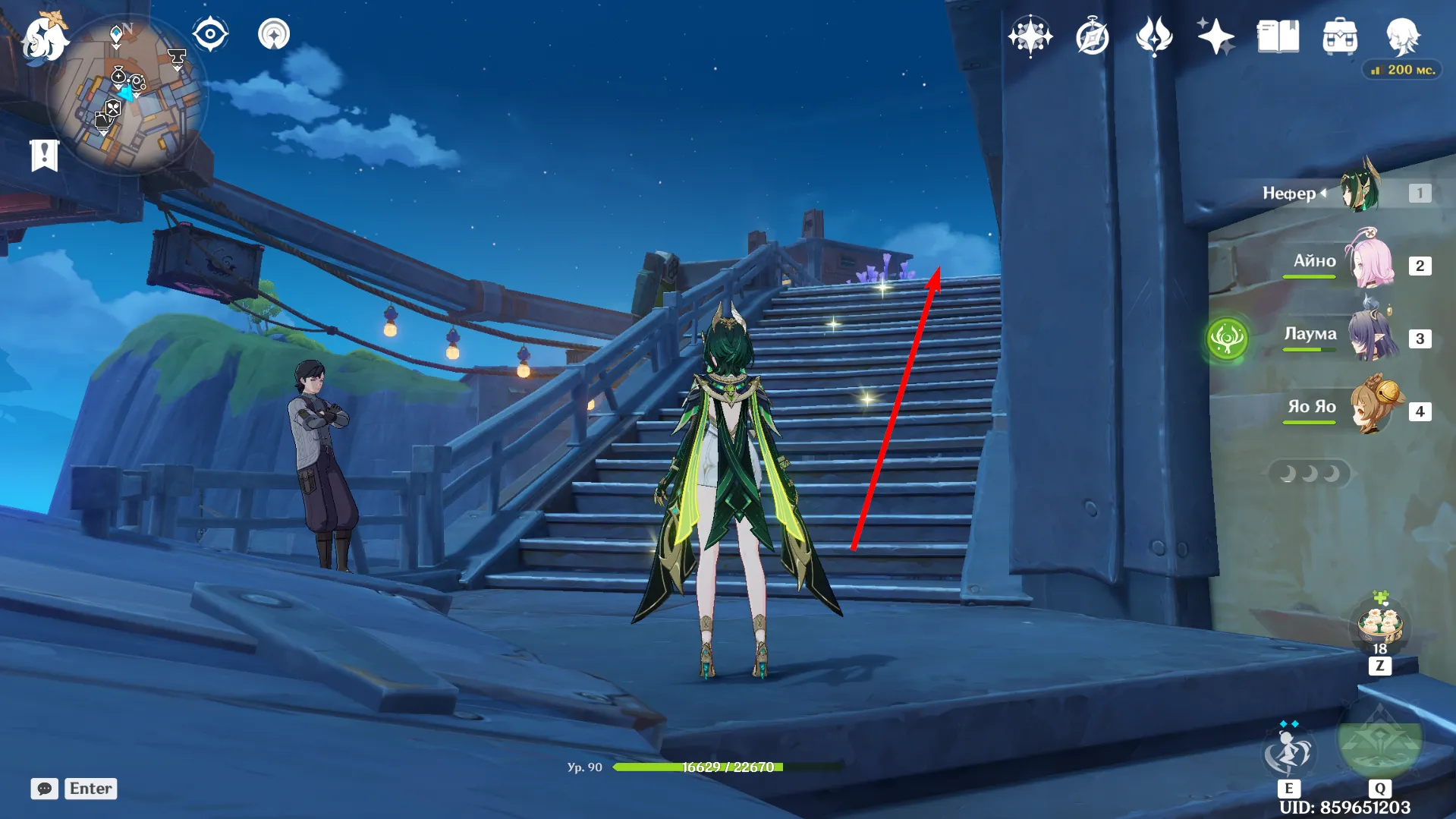Use the food dish quick-slot item
The height and width of the screenshot is (819, 1456).
click(x=1380, y=625)
